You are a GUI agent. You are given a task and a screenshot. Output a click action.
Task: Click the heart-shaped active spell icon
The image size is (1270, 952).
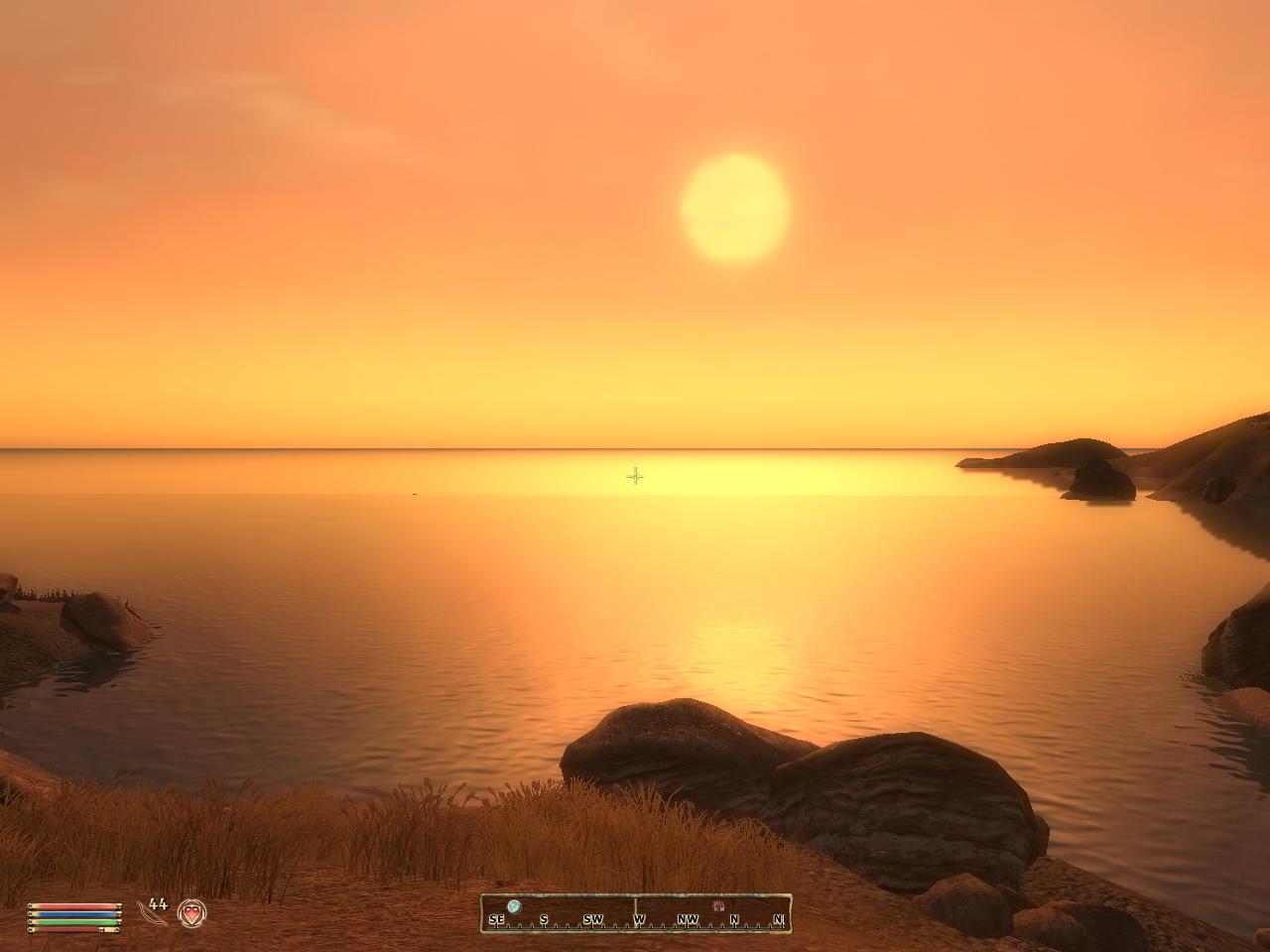click(191, 912)
